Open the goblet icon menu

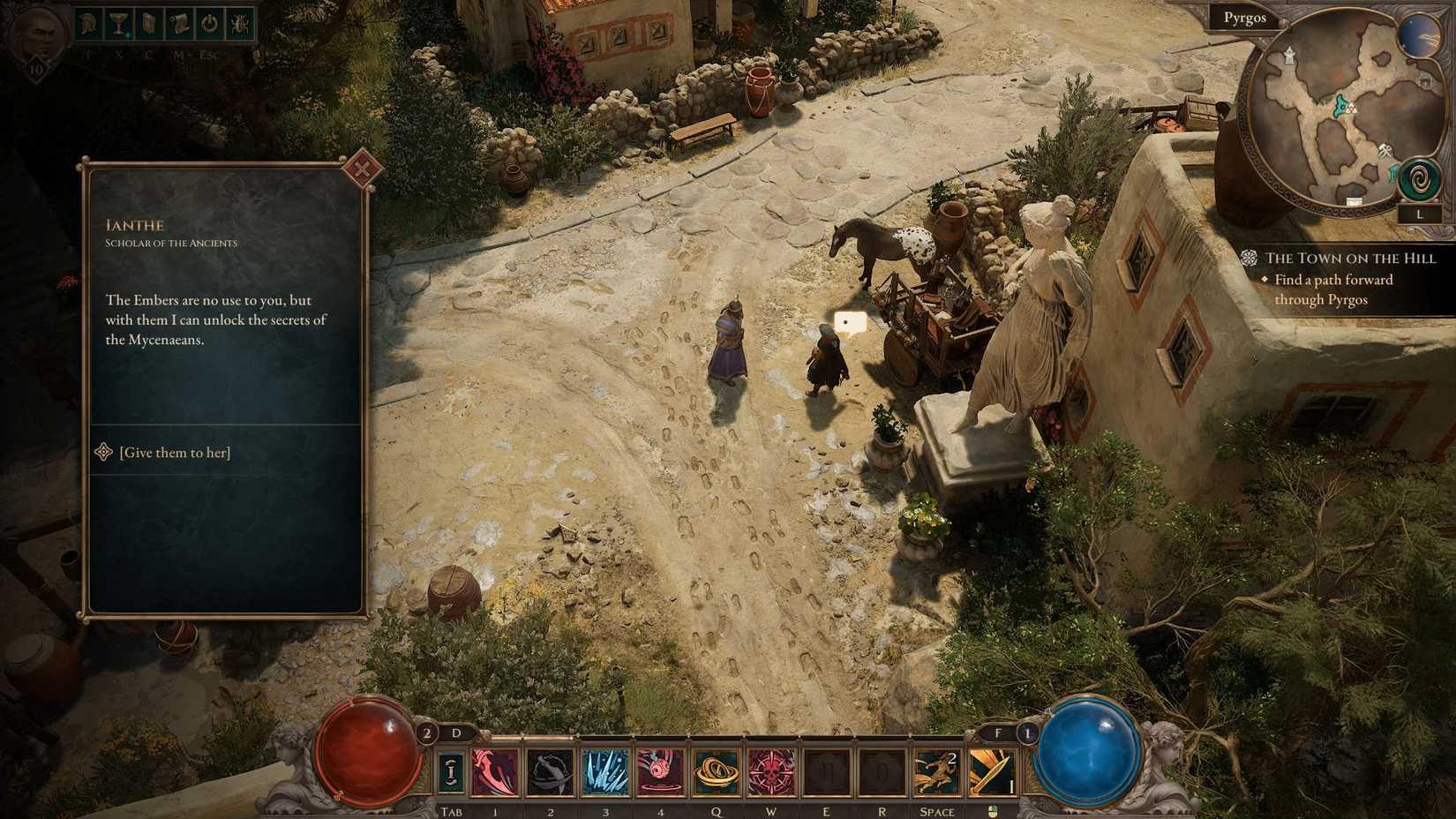pyautogui.click(x=117, y=24)
